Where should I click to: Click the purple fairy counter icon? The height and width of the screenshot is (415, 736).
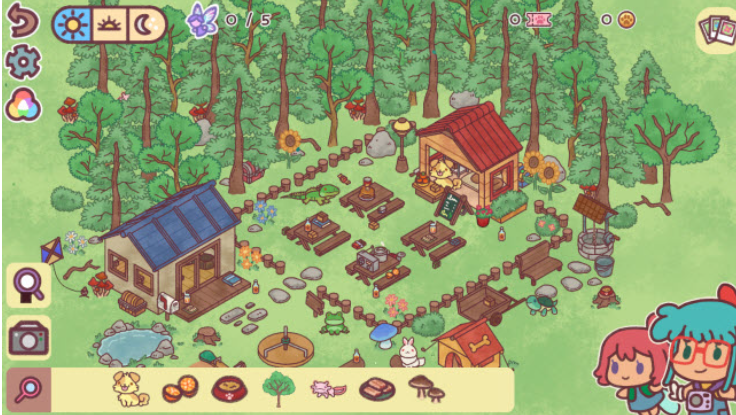coord(204,20)
